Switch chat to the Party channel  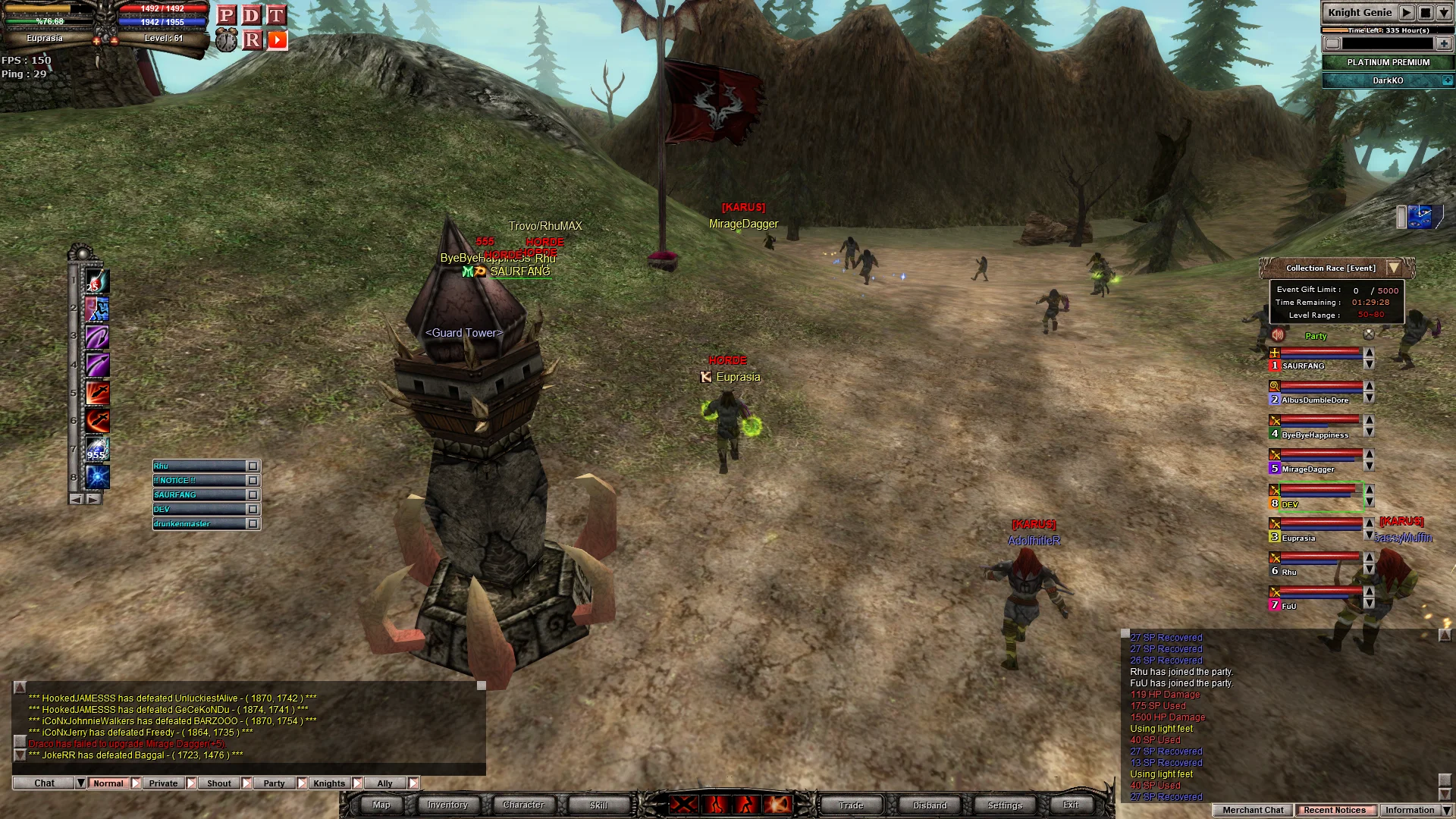tap(274, 783)
